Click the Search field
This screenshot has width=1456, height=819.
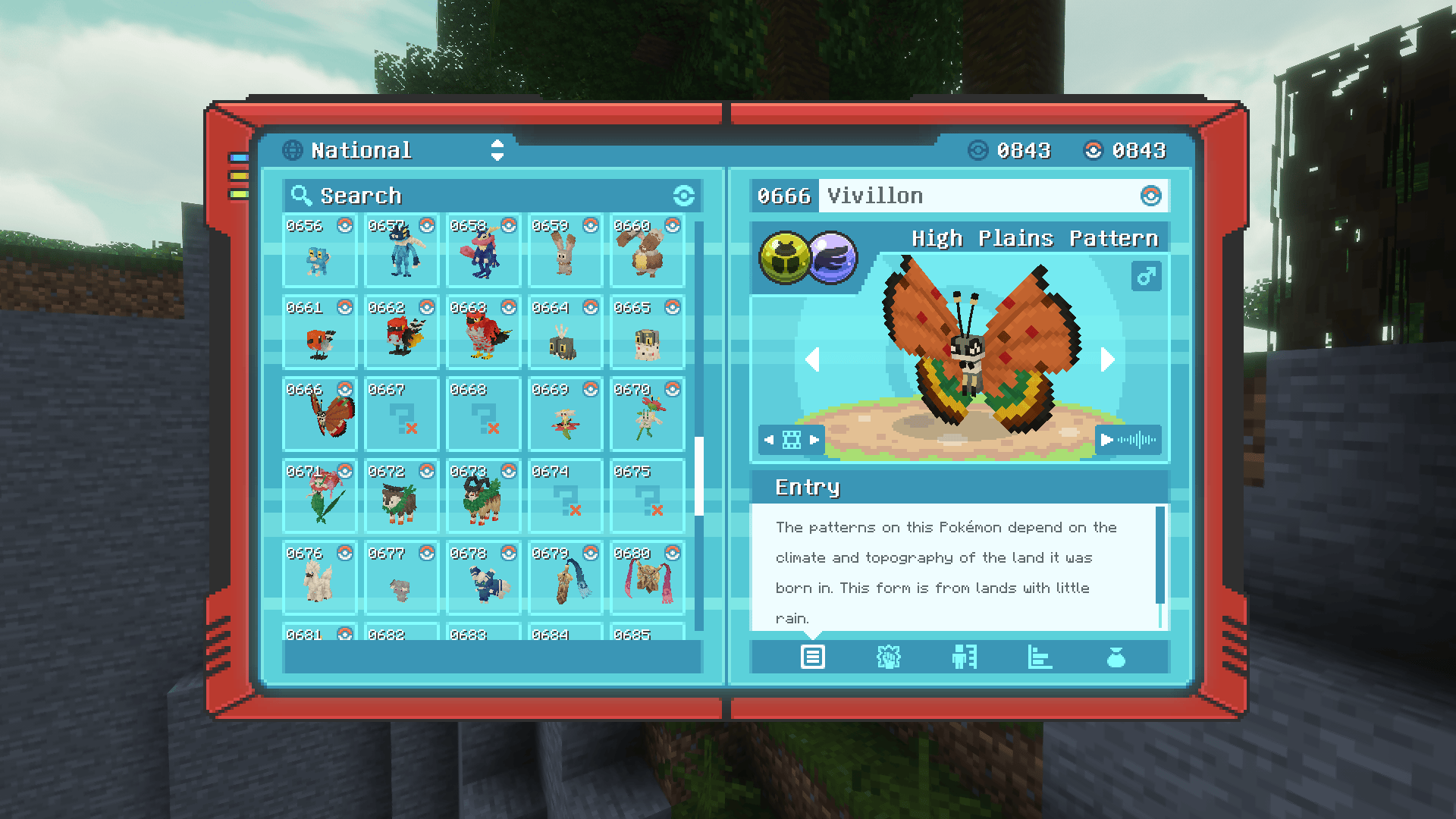tap(485, 196)
